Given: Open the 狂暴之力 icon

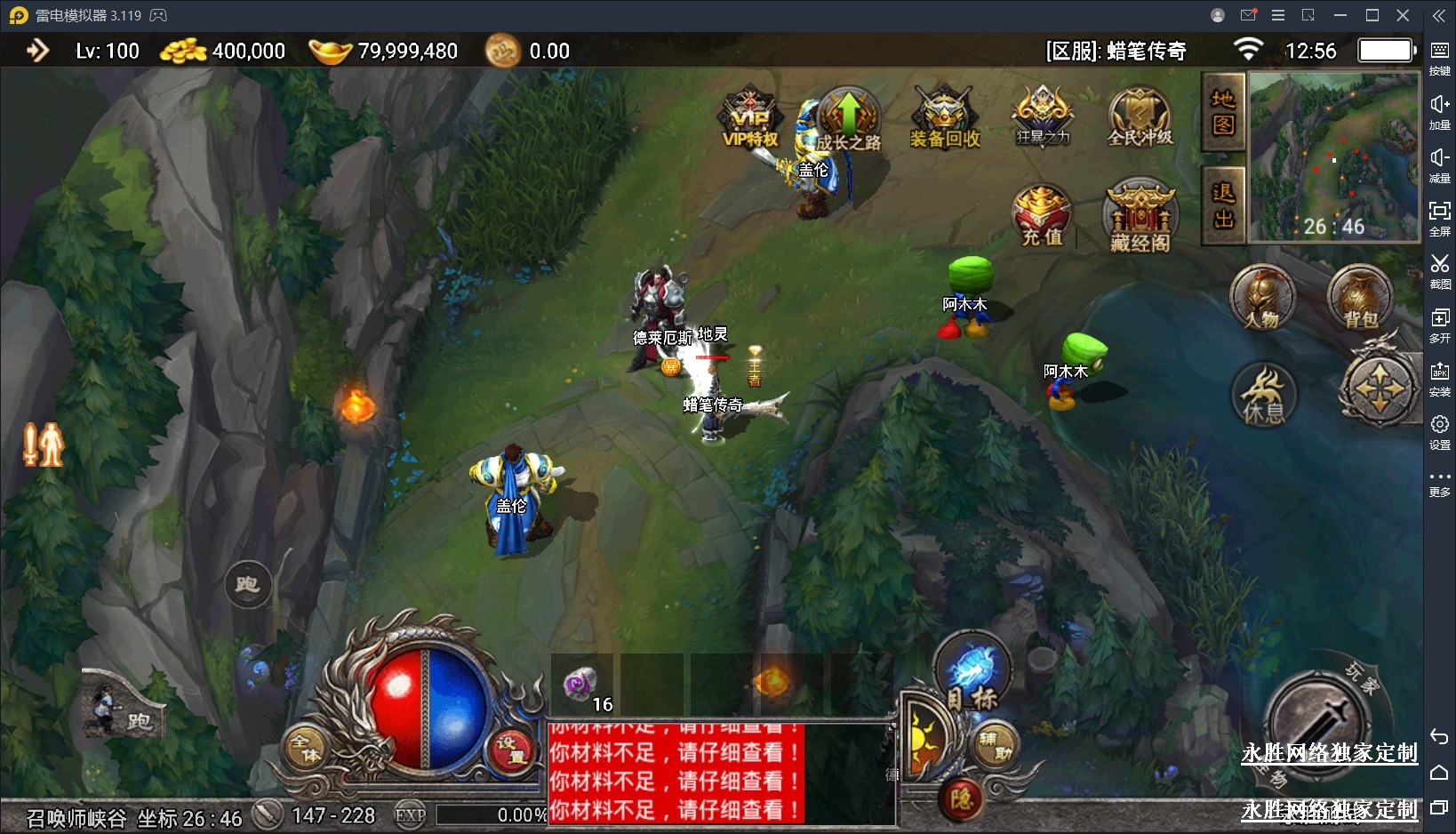Looking at the screenshot, I should click(1043, 116).
